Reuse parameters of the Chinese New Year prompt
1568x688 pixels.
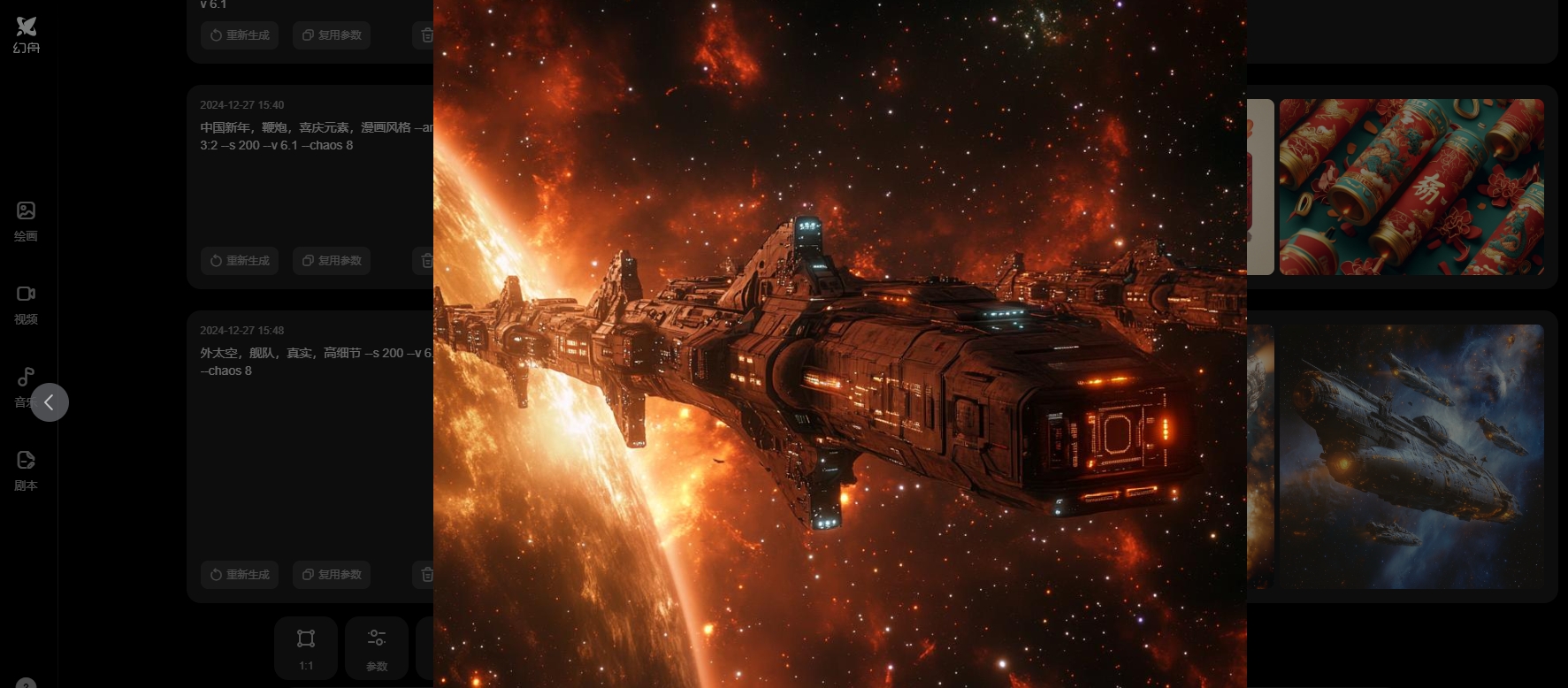332,261
